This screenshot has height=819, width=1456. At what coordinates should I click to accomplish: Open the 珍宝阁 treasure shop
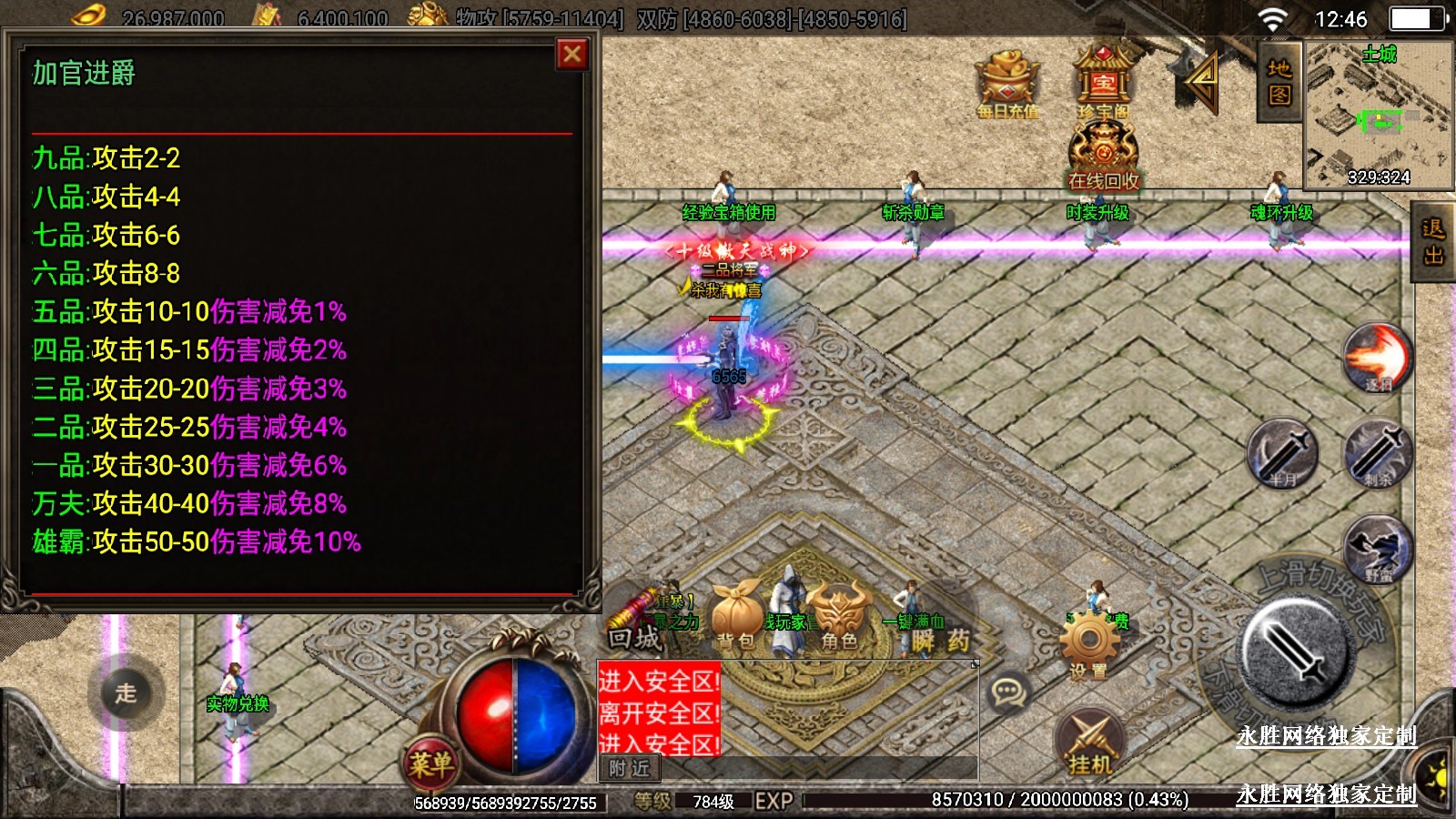pyautogui.click(x=1103, y=80)
